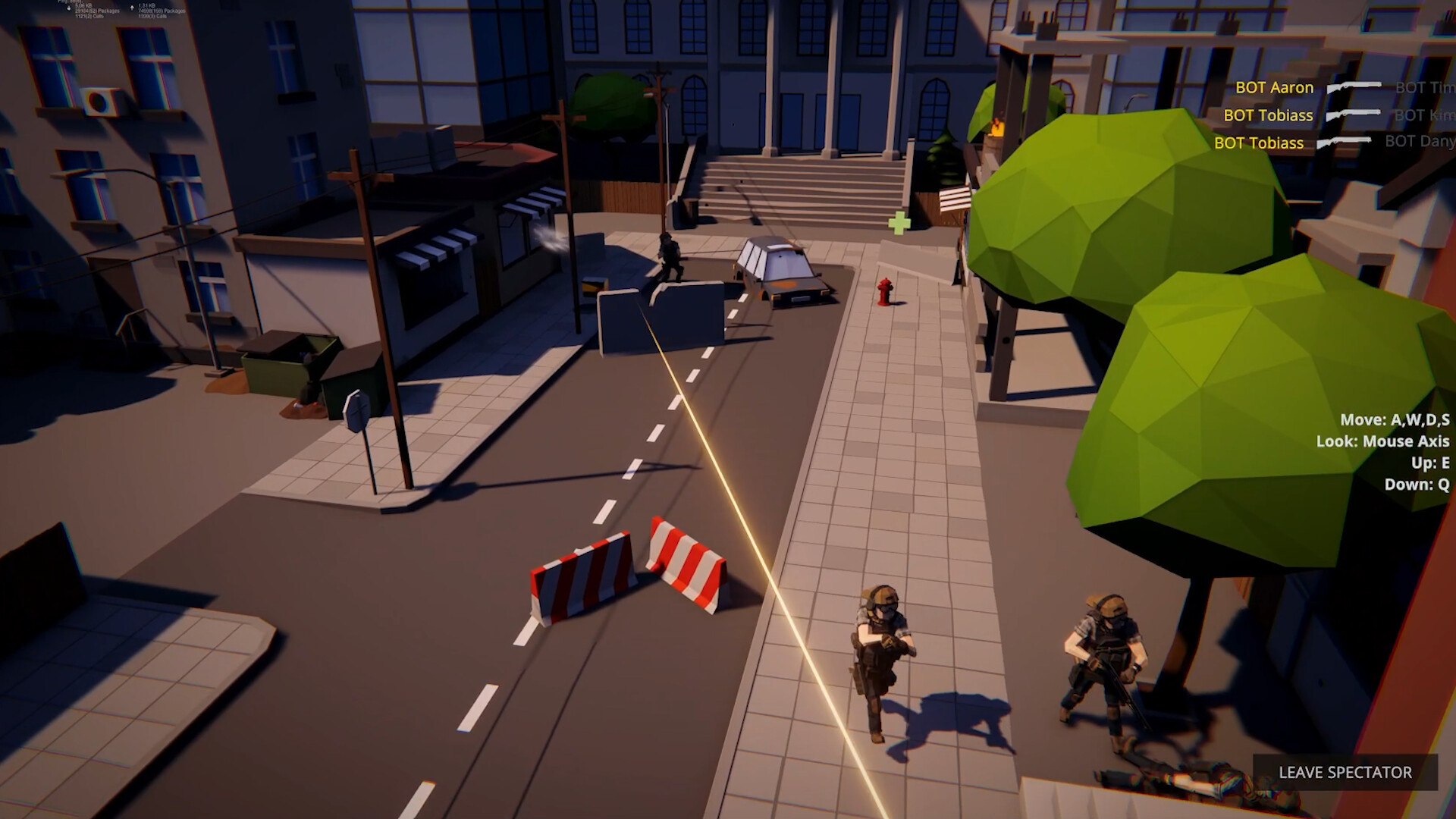The image size is (1456, 819).
Task: Click the upload arrow in the network stats overlay
Action: [132, 8]
